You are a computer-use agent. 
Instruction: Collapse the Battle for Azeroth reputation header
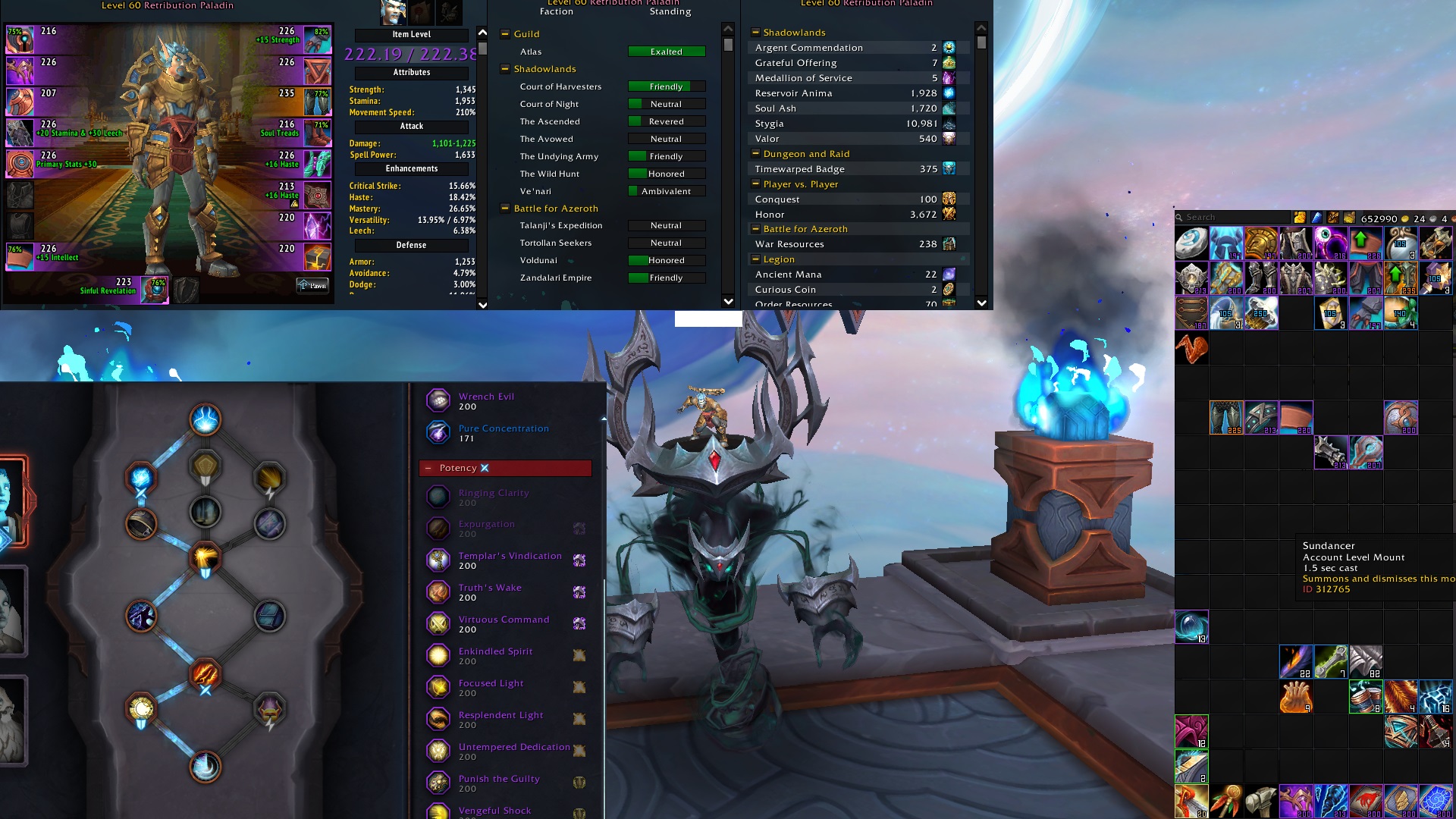pyautogui.click(x=505, y=209)
